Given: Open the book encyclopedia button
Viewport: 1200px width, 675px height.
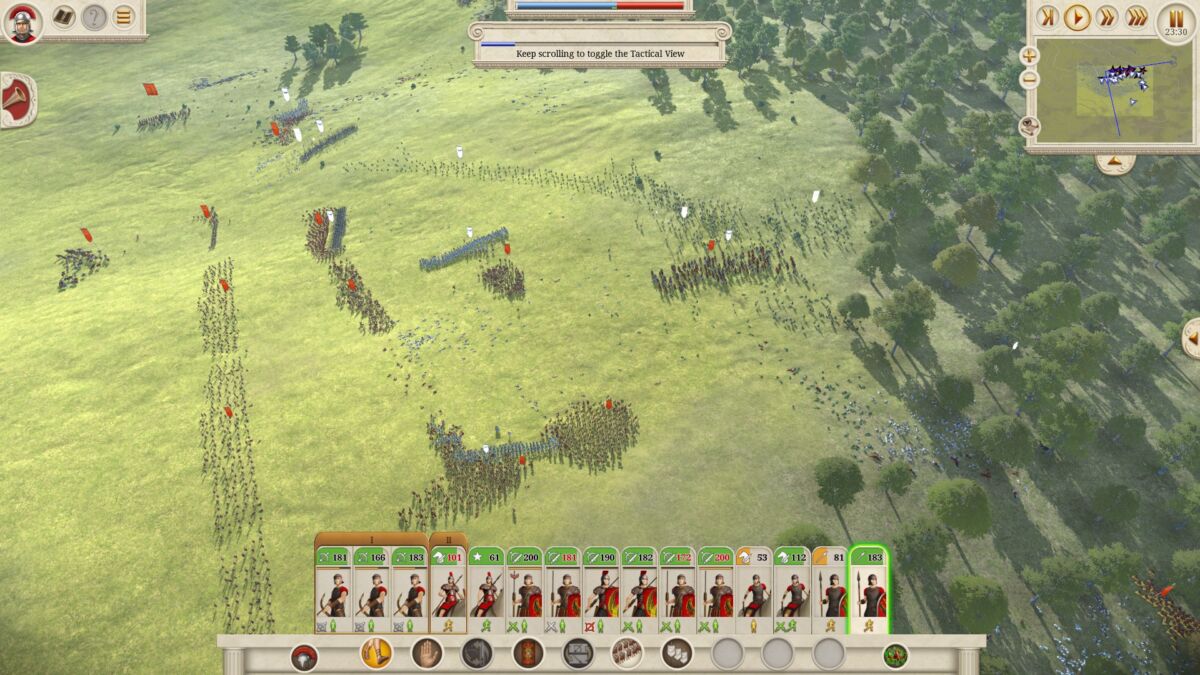Looking at the screenshot, I should pyautogui.click(x=64, y=17).
